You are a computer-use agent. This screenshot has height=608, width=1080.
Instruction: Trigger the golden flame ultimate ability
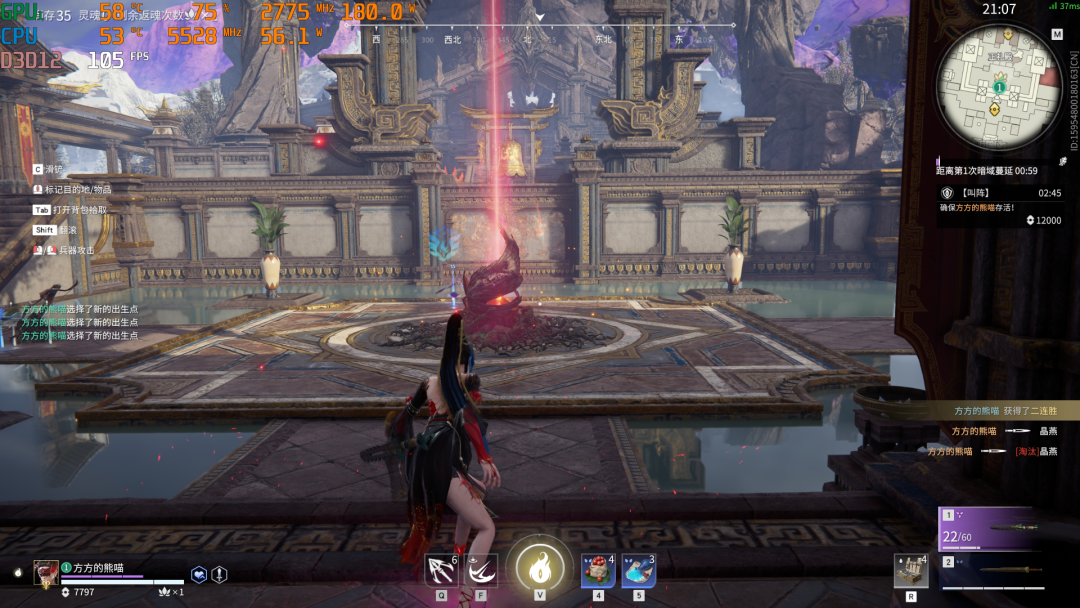[539, 569]
